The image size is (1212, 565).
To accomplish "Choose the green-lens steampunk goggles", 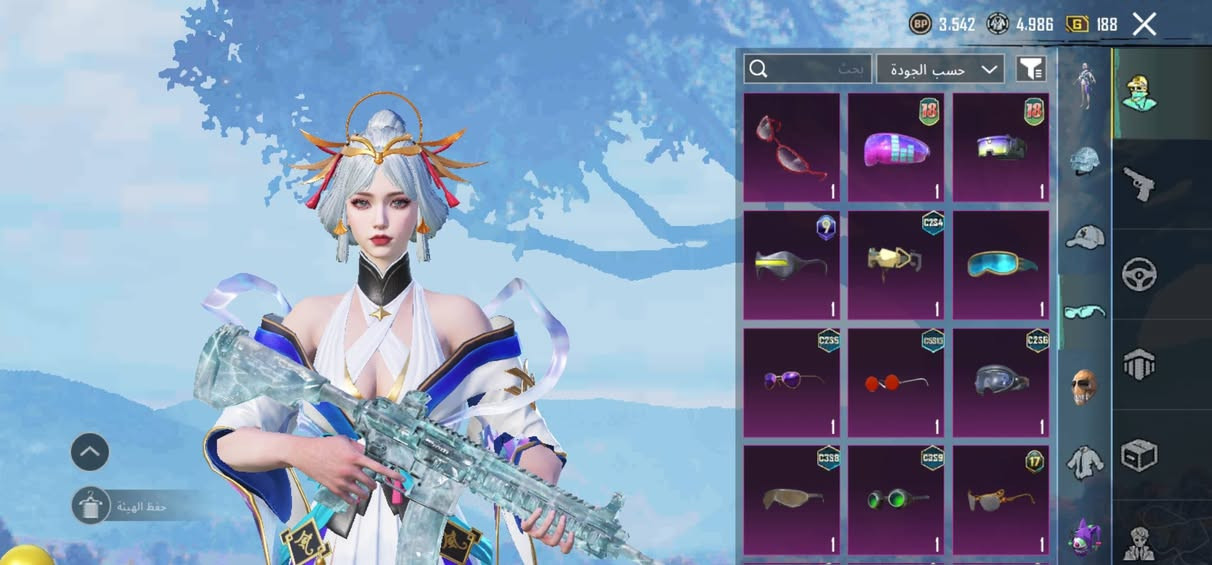I will point(896,498).
